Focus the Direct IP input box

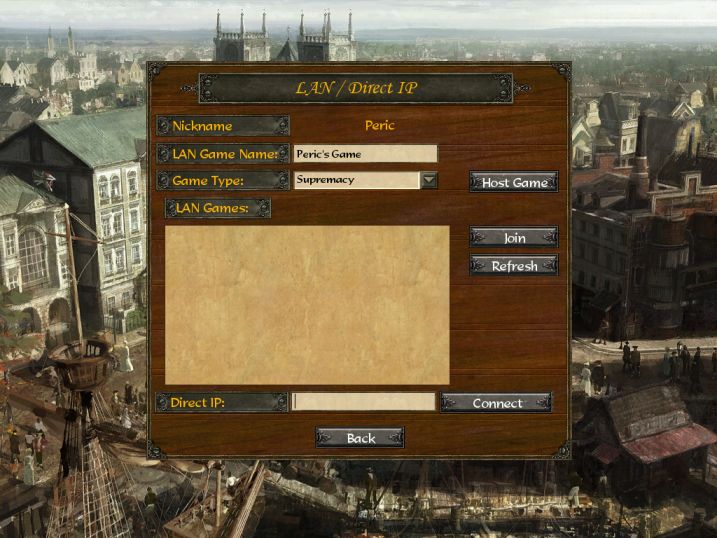coord(363,402)
